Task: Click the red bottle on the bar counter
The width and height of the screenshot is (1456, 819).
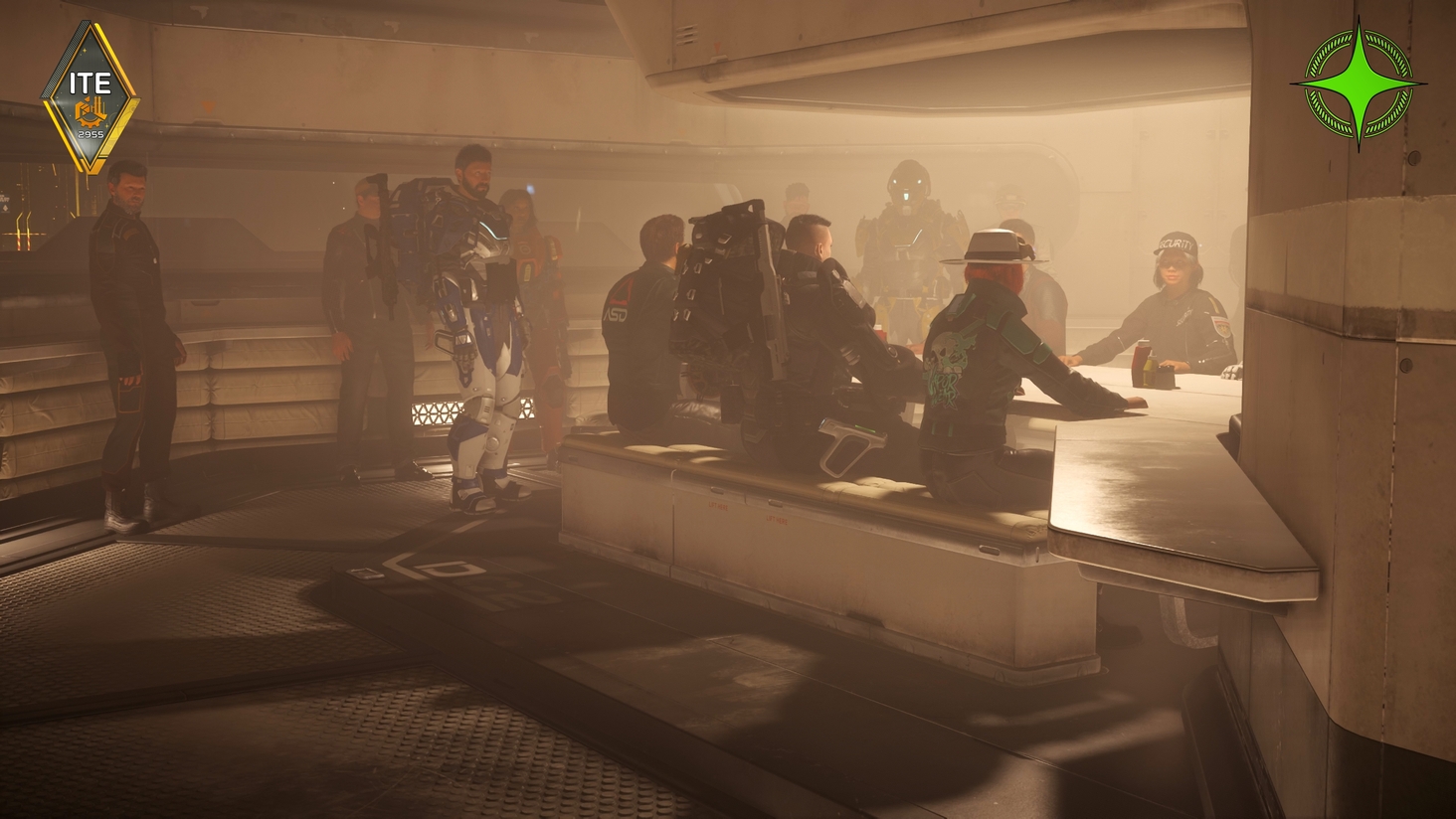Action: tap(1141, 363)
